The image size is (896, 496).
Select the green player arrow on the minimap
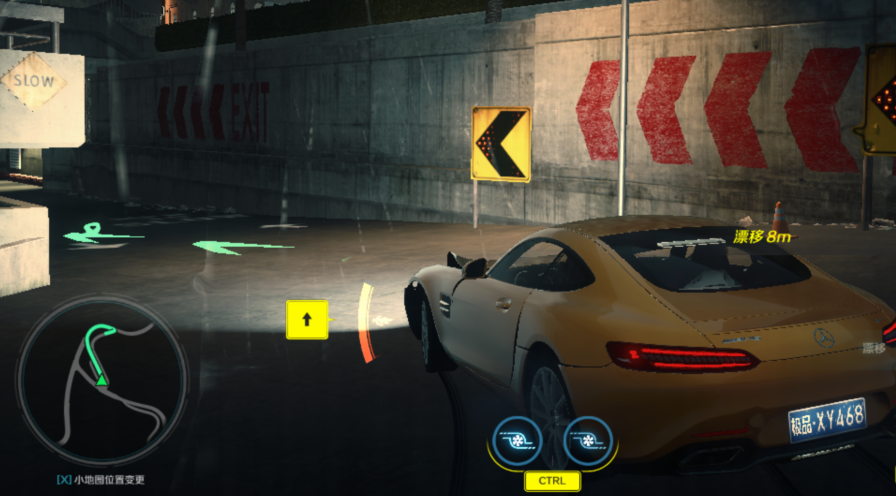pyautogui.click(x=101, y=379)
